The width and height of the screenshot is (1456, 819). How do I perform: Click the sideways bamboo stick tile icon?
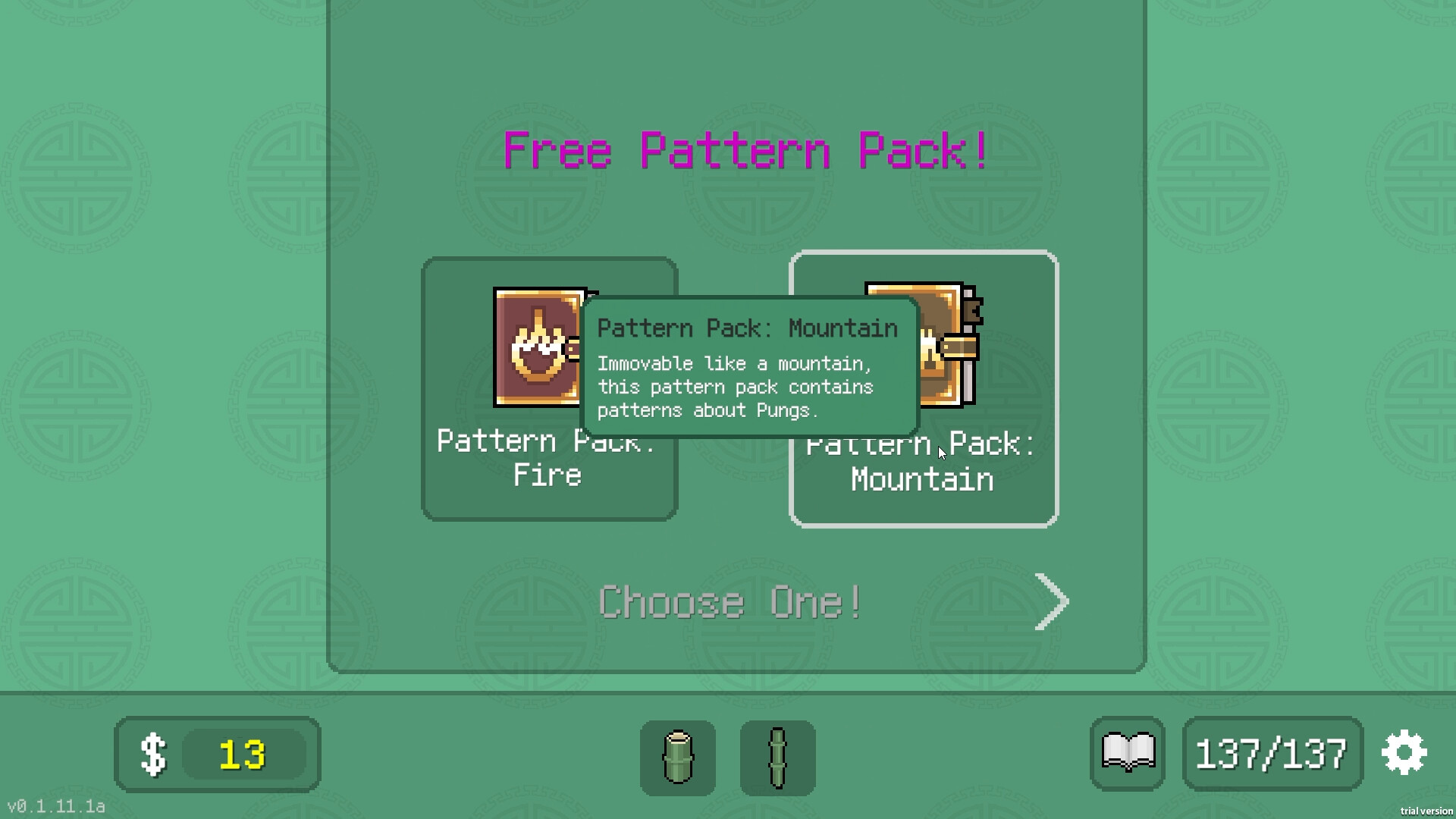(x=778, y=756)
